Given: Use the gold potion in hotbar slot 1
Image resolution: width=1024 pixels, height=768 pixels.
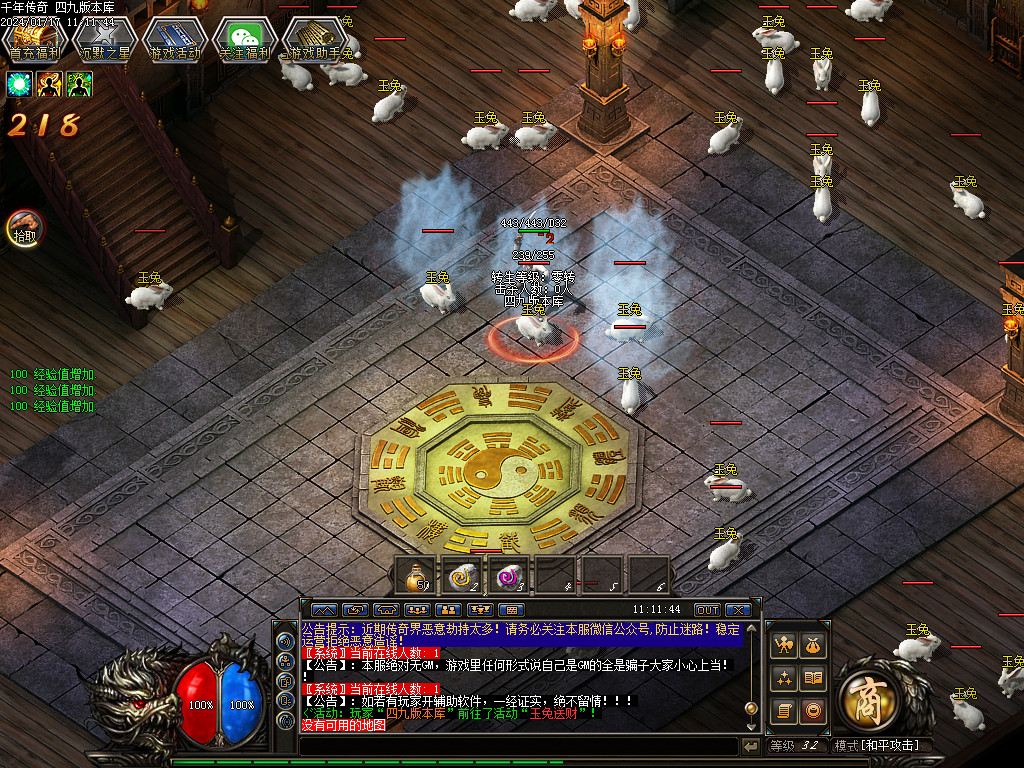Looking at the screenshot, I should (x=417, y=575).
